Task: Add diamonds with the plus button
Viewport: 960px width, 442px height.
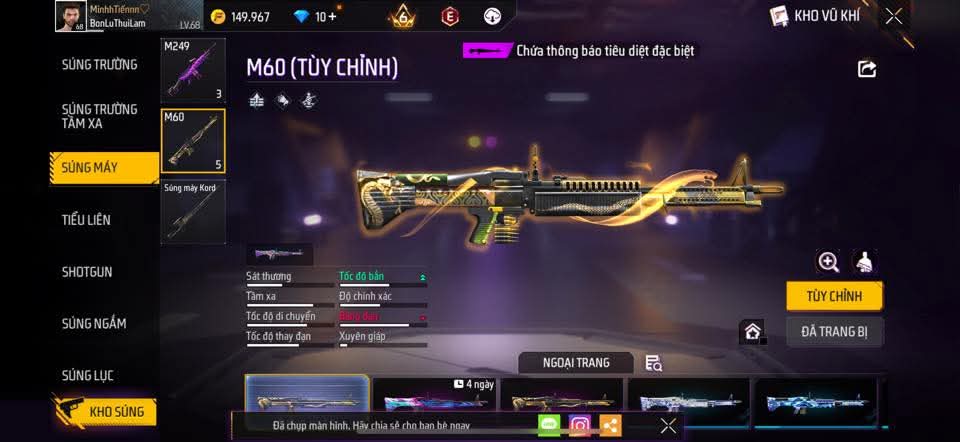Action: (332, 16)
